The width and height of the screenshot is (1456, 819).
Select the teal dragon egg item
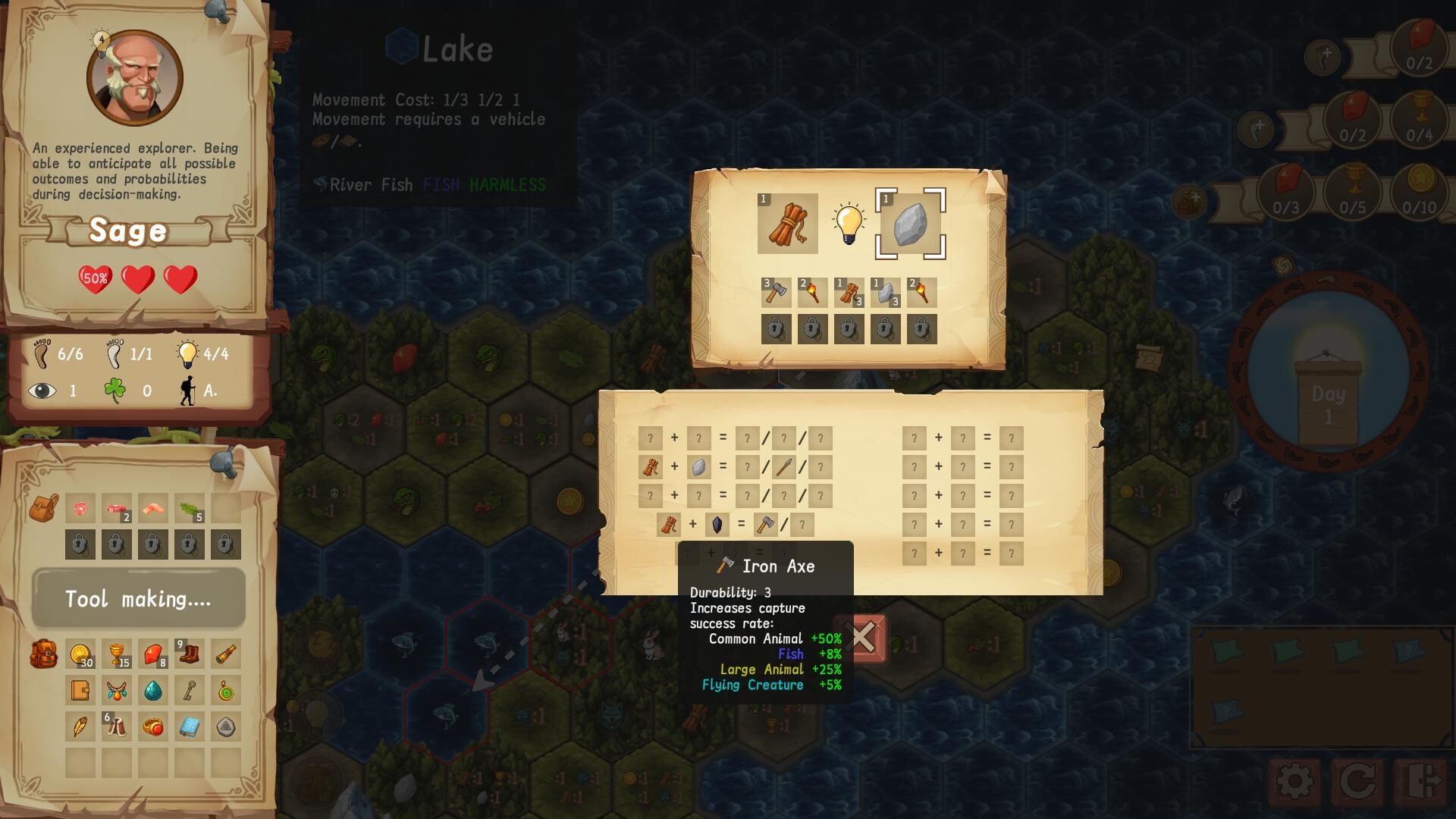pyautogui.click(x=153, y=690)
